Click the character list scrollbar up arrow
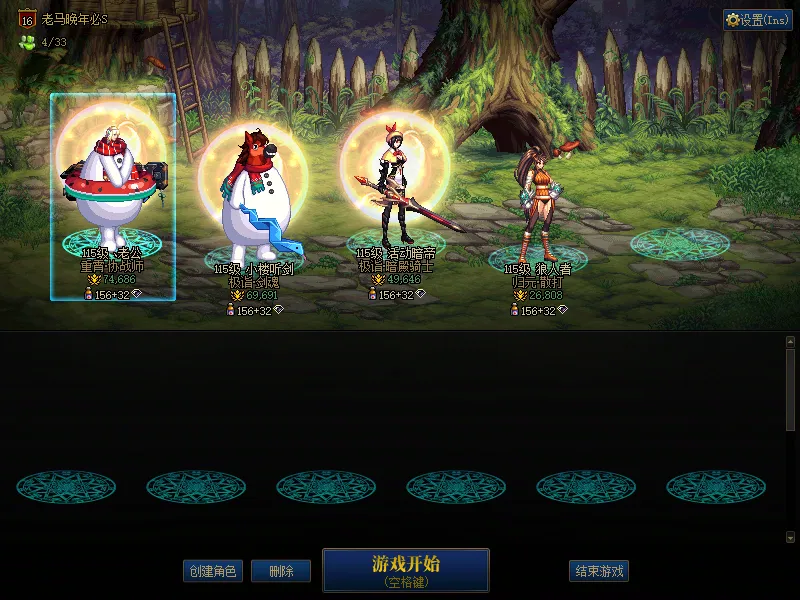 point(790,341)
